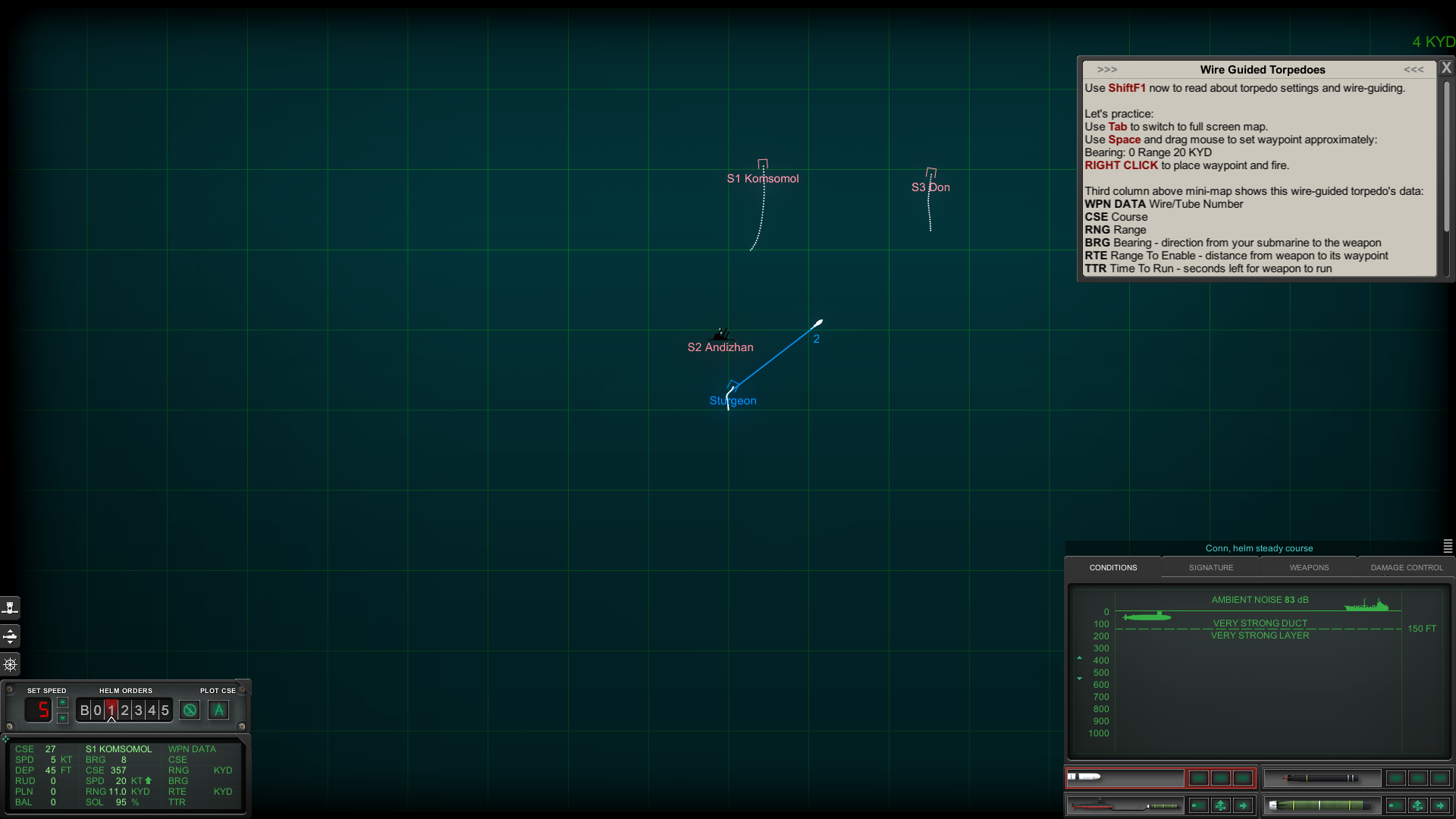
Task: Show the Damage Control tab
Action: pos(1407,567)
